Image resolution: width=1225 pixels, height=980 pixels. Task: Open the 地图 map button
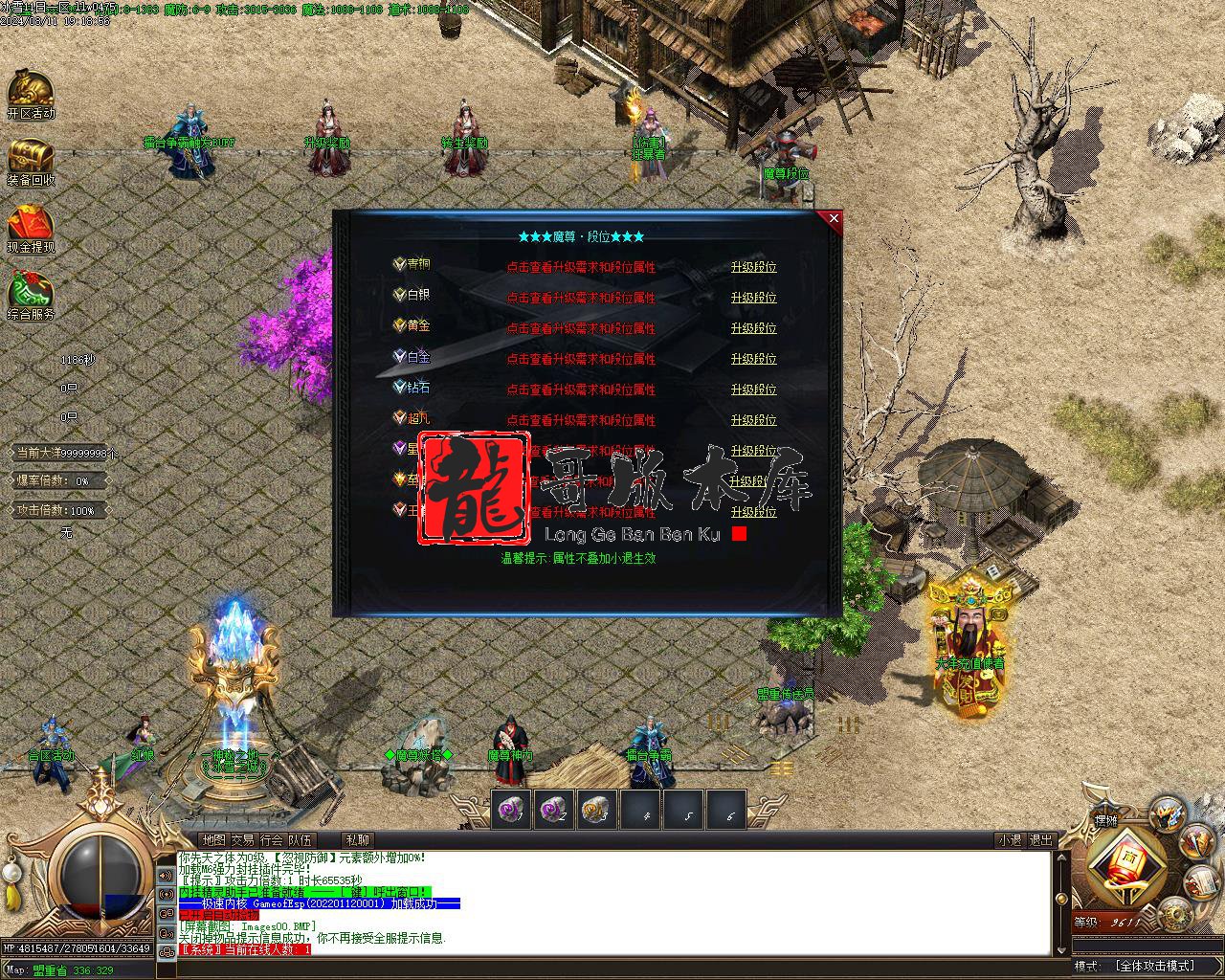click(212, 840)
